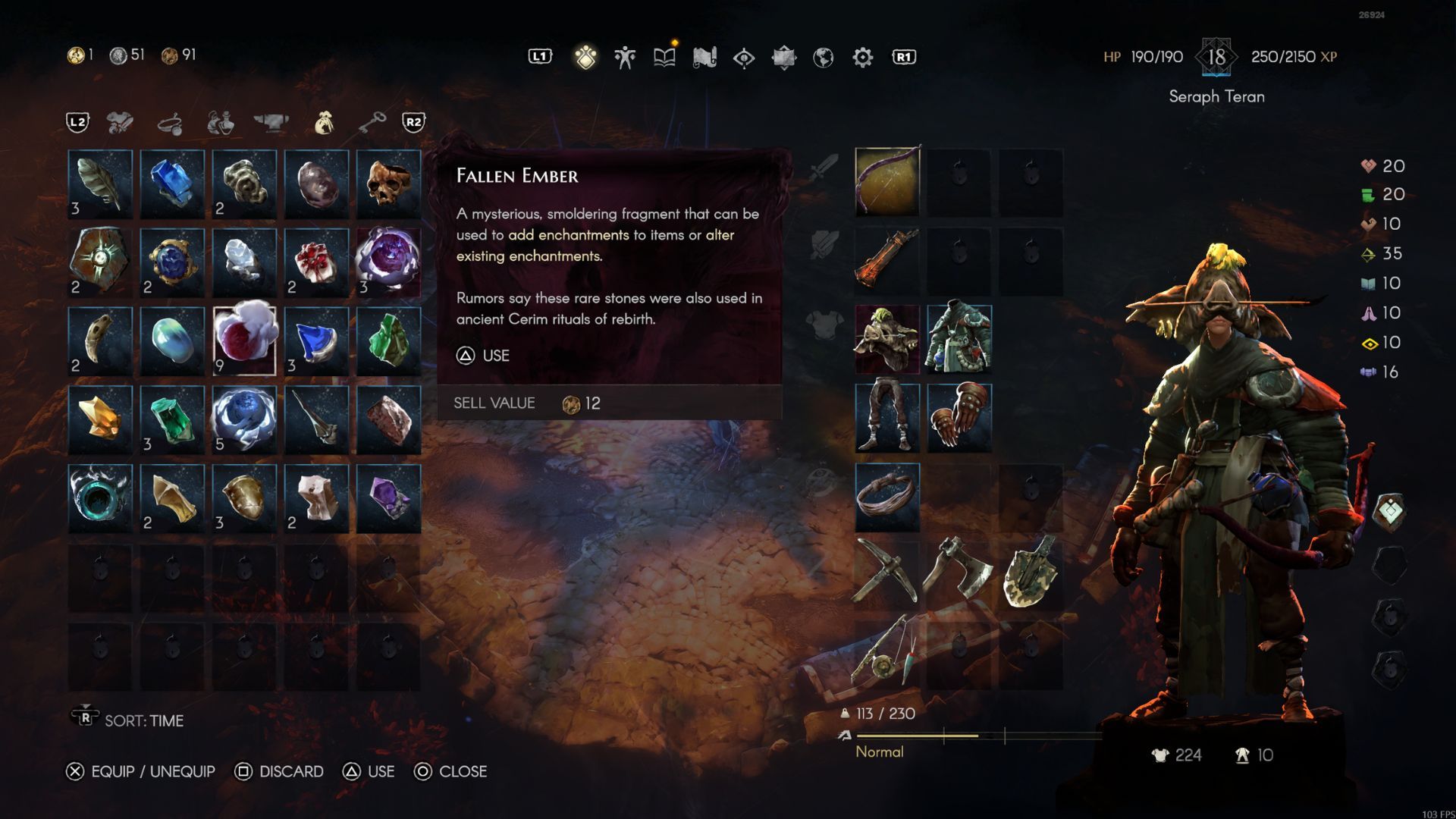The width and height of the screenshot is (1456, 819).
Task: Click the Sort: Time option
Action: pyautogui.click(x=143, y=720)
